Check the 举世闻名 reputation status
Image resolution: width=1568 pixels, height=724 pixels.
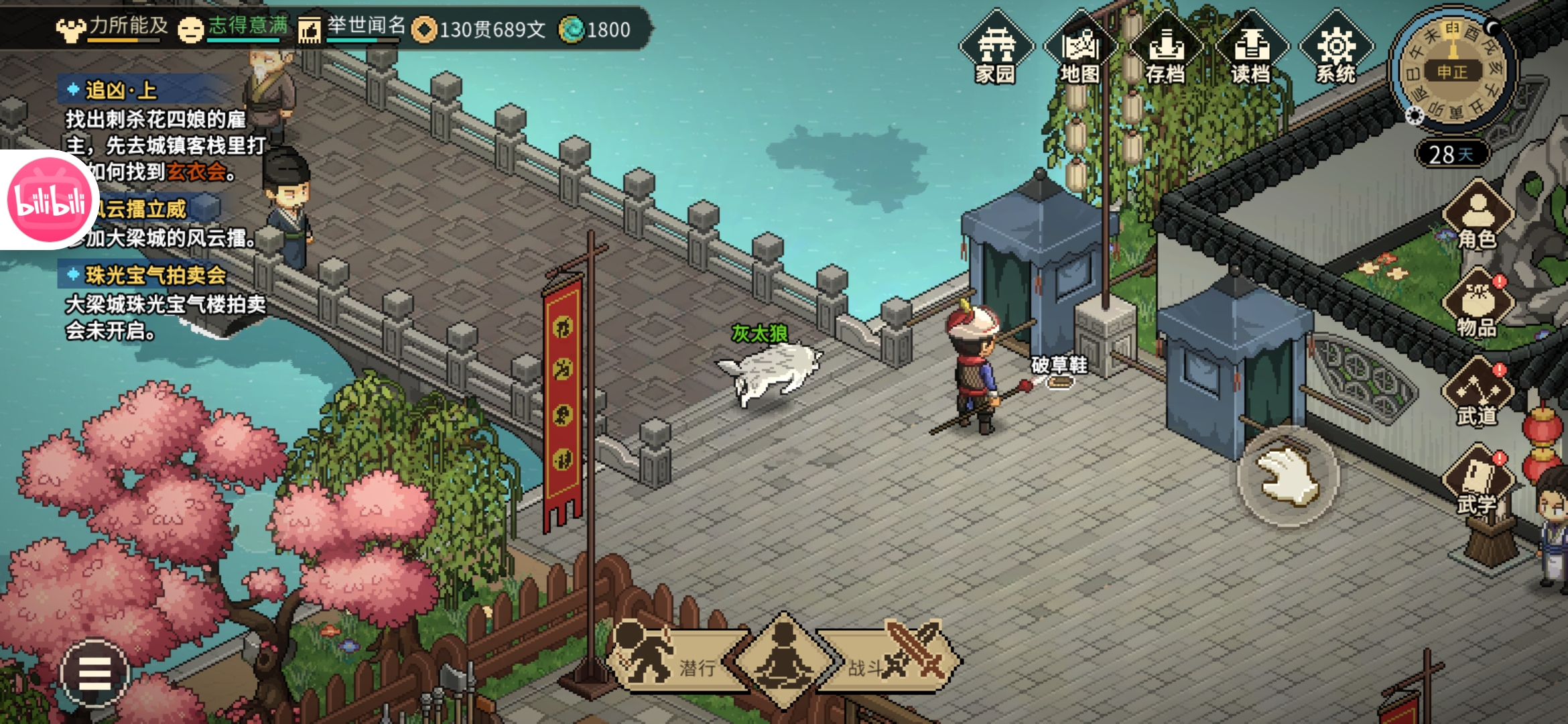coord(352,27)
